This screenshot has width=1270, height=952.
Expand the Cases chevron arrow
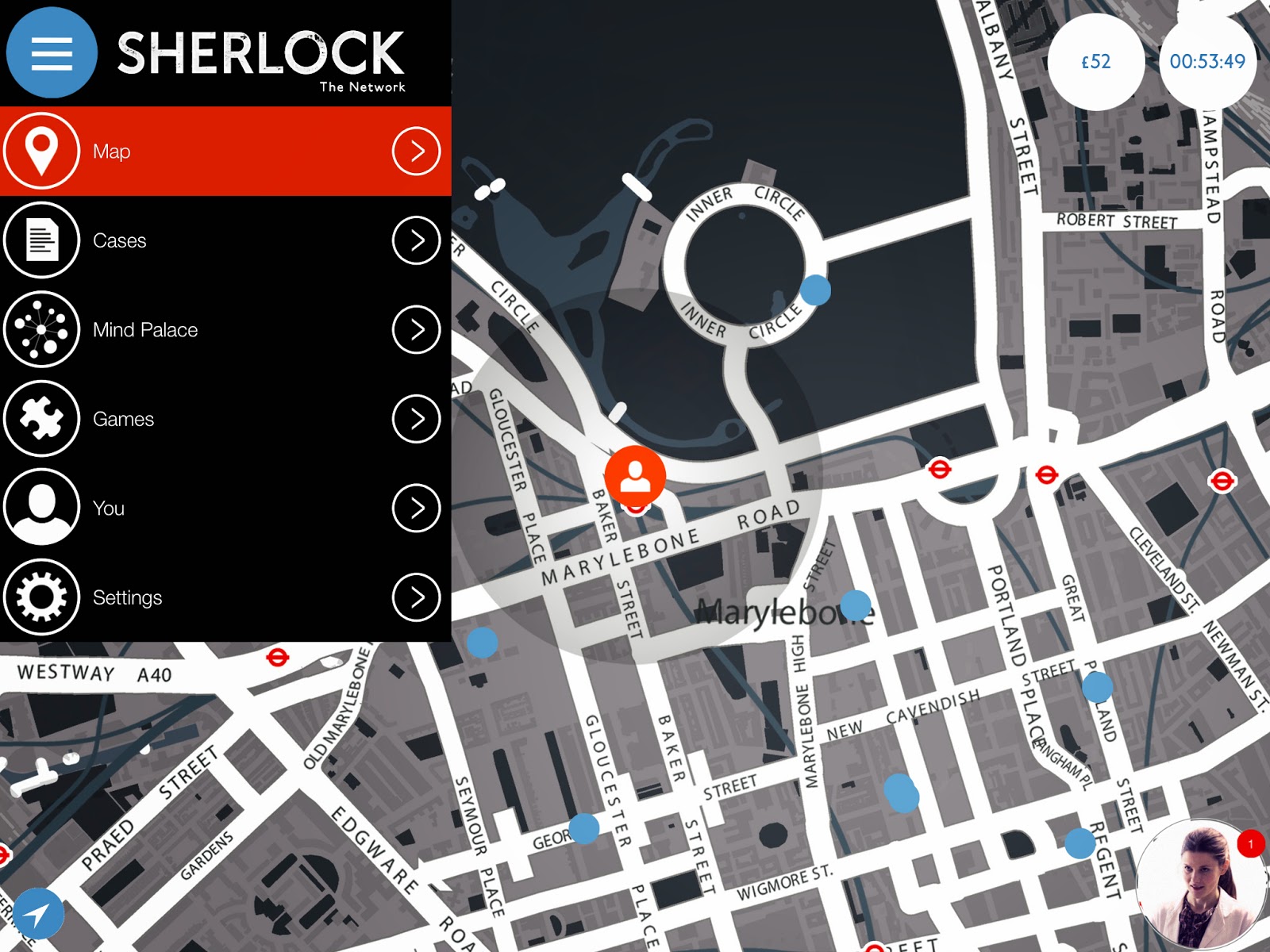tap(416, 240)
